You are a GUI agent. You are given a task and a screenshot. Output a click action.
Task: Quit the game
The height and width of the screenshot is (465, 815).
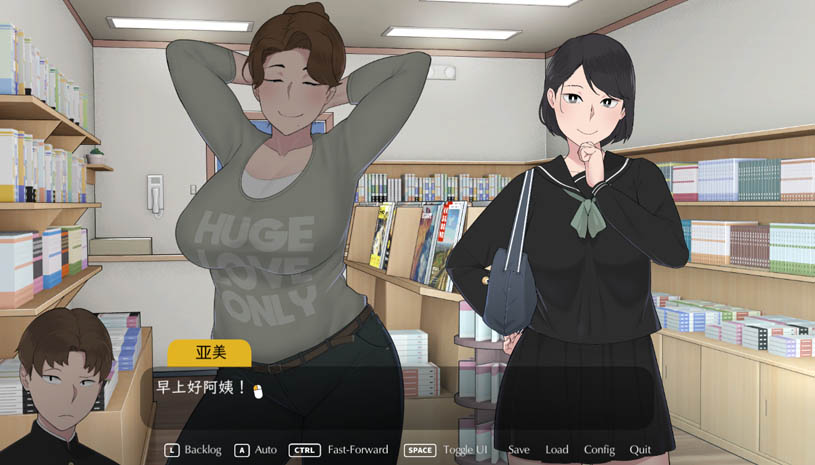pos(640,450)
